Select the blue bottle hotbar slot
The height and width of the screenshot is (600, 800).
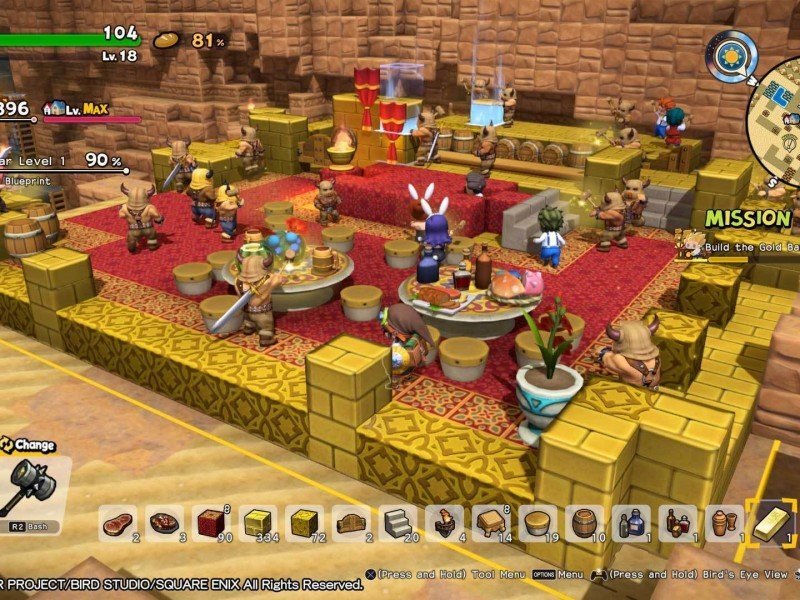click(630, 523)
